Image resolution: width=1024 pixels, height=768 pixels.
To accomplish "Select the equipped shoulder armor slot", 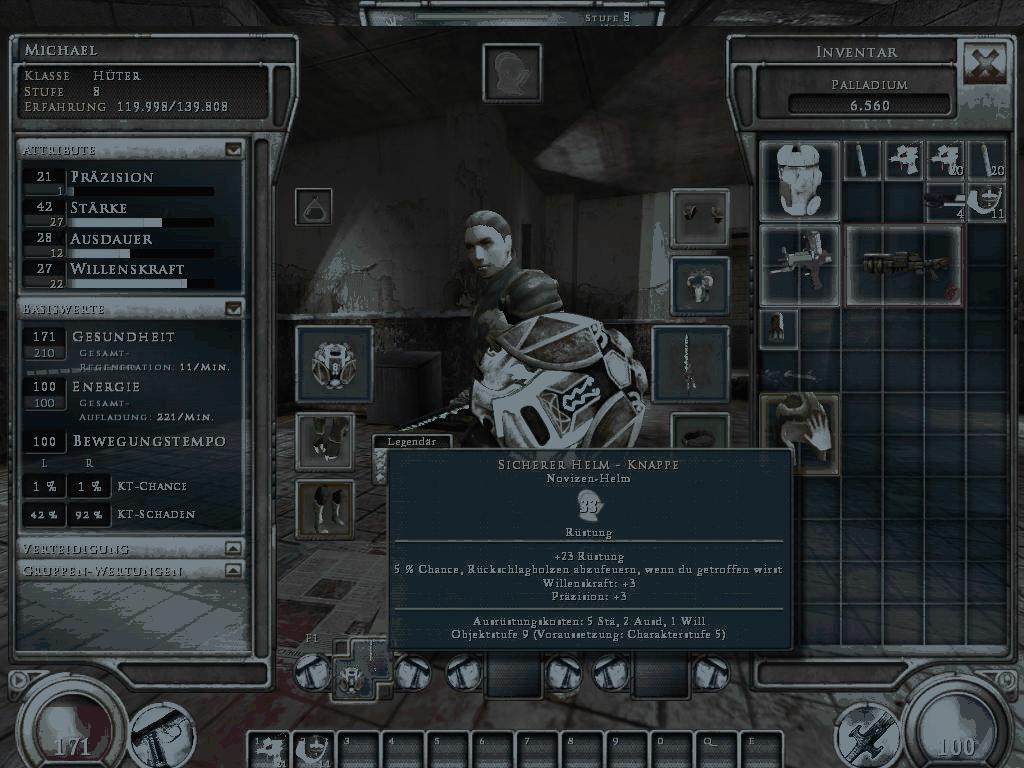I will pos(699,284).
